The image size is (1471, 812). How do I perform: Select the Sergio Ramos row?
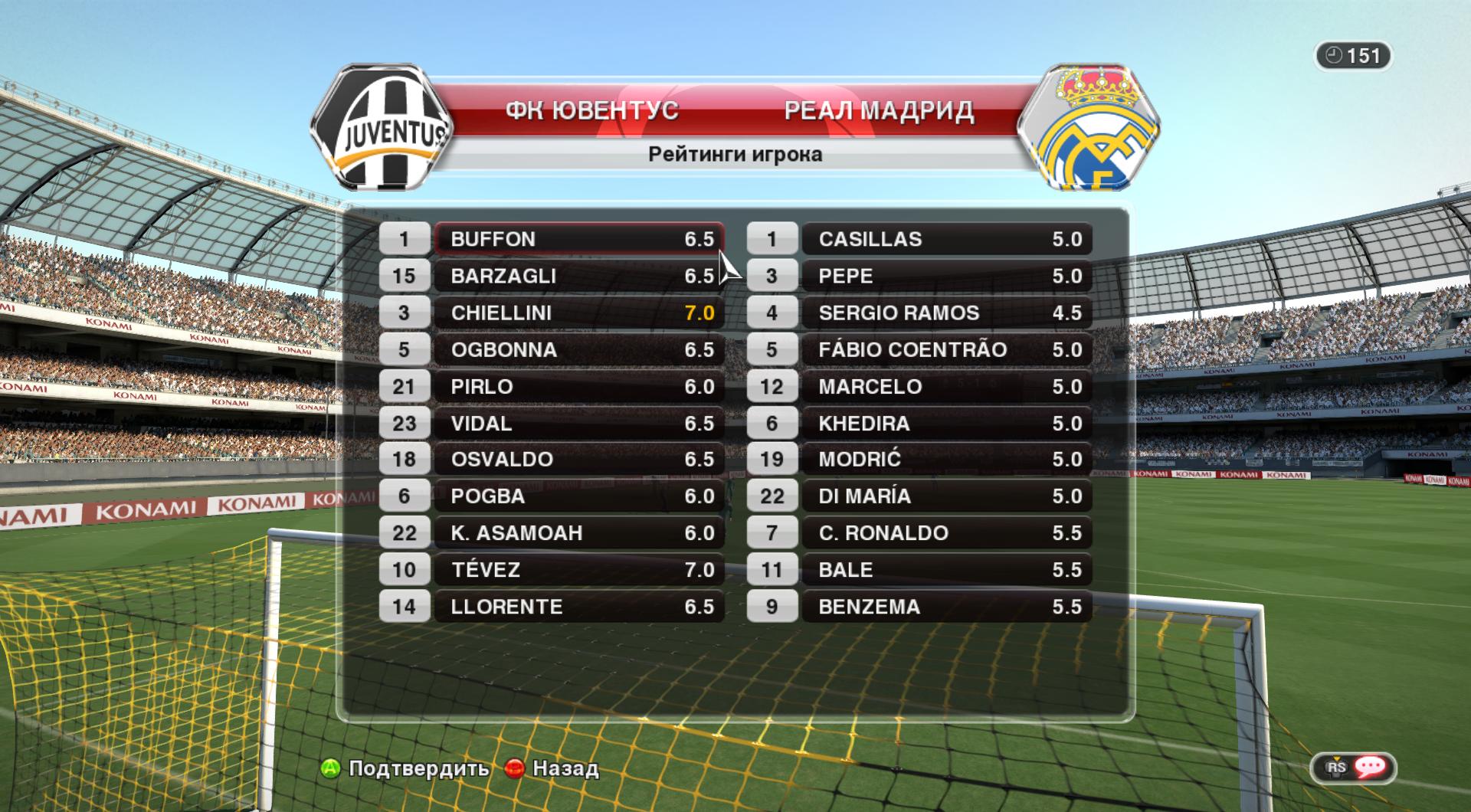tap(946, 313)
